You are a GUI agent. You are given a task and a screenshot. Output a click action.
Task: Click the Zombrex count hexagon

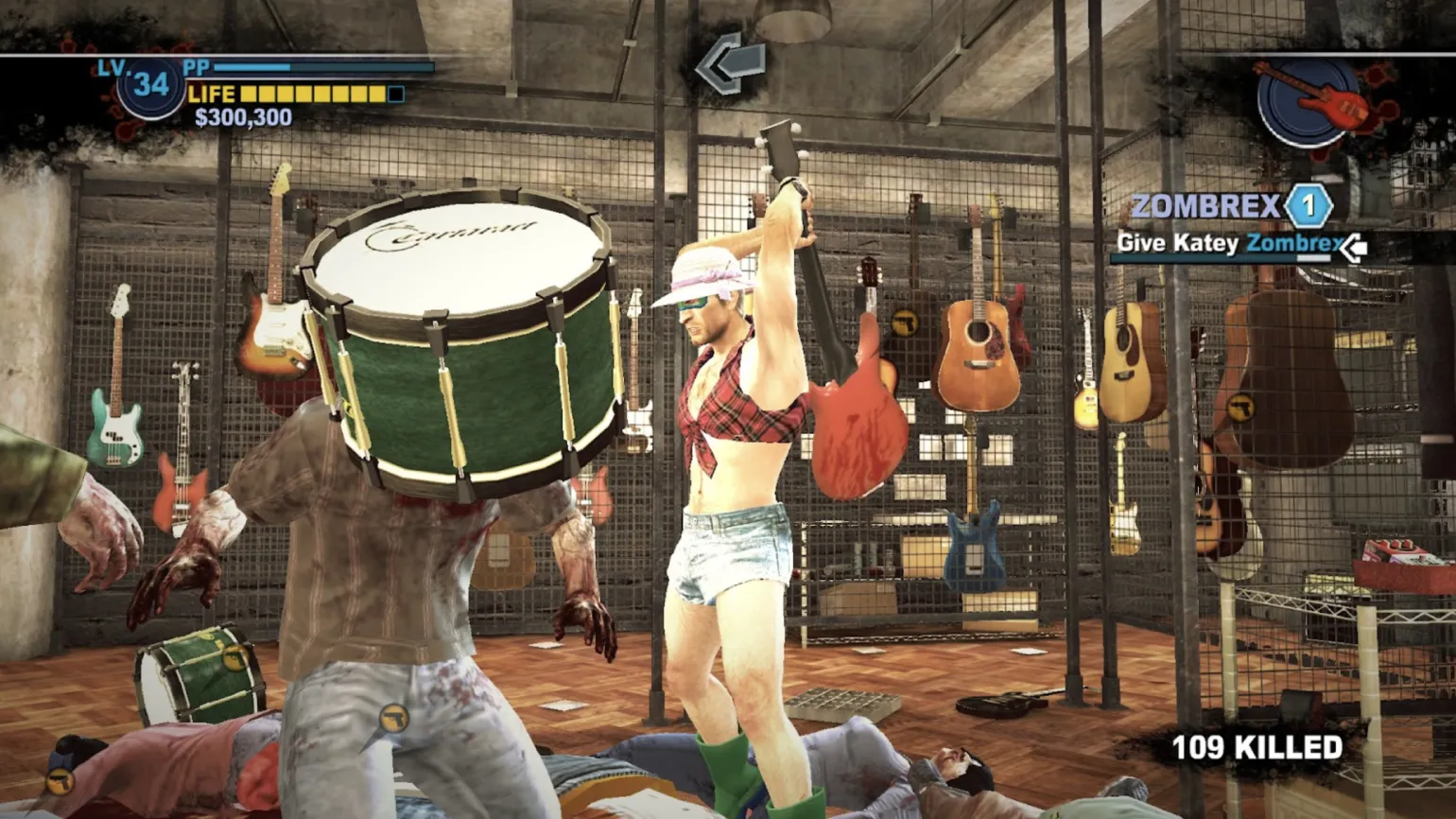pyautogui.click(x=1309, y=205)
